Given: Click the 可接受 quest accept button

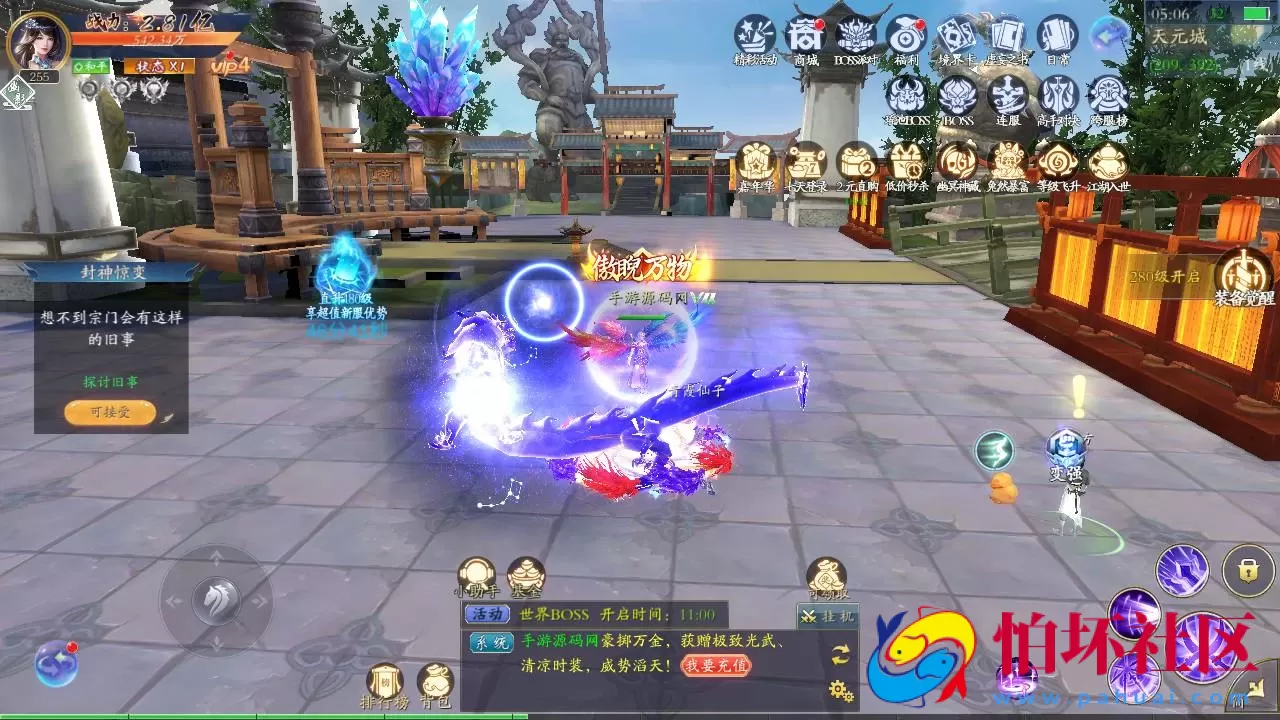Looking at the screenshot, I should [110, 412].
